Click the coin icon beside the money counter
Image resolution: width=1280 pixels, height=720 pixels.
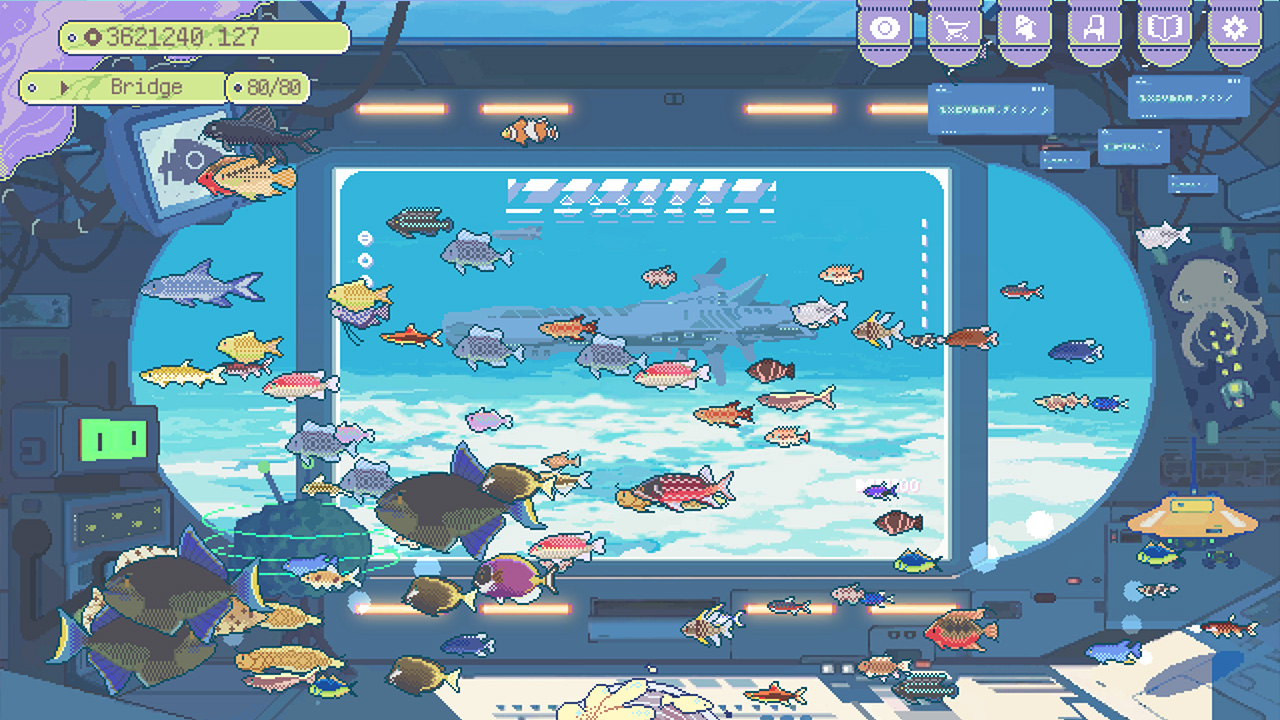(93, 38)
